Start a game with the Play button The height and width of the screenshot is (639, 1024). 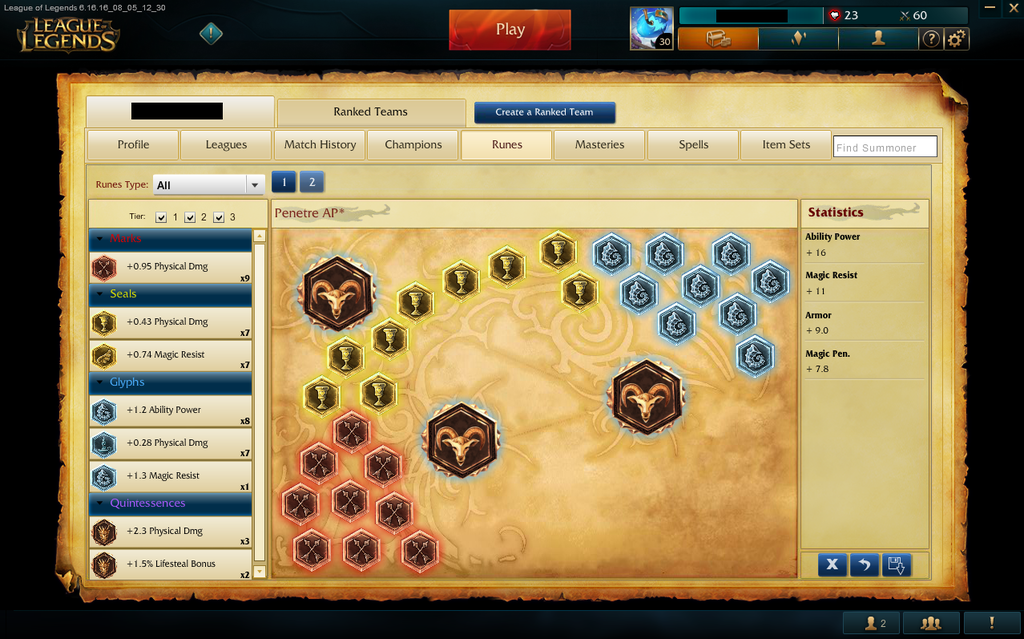(509, 30)
